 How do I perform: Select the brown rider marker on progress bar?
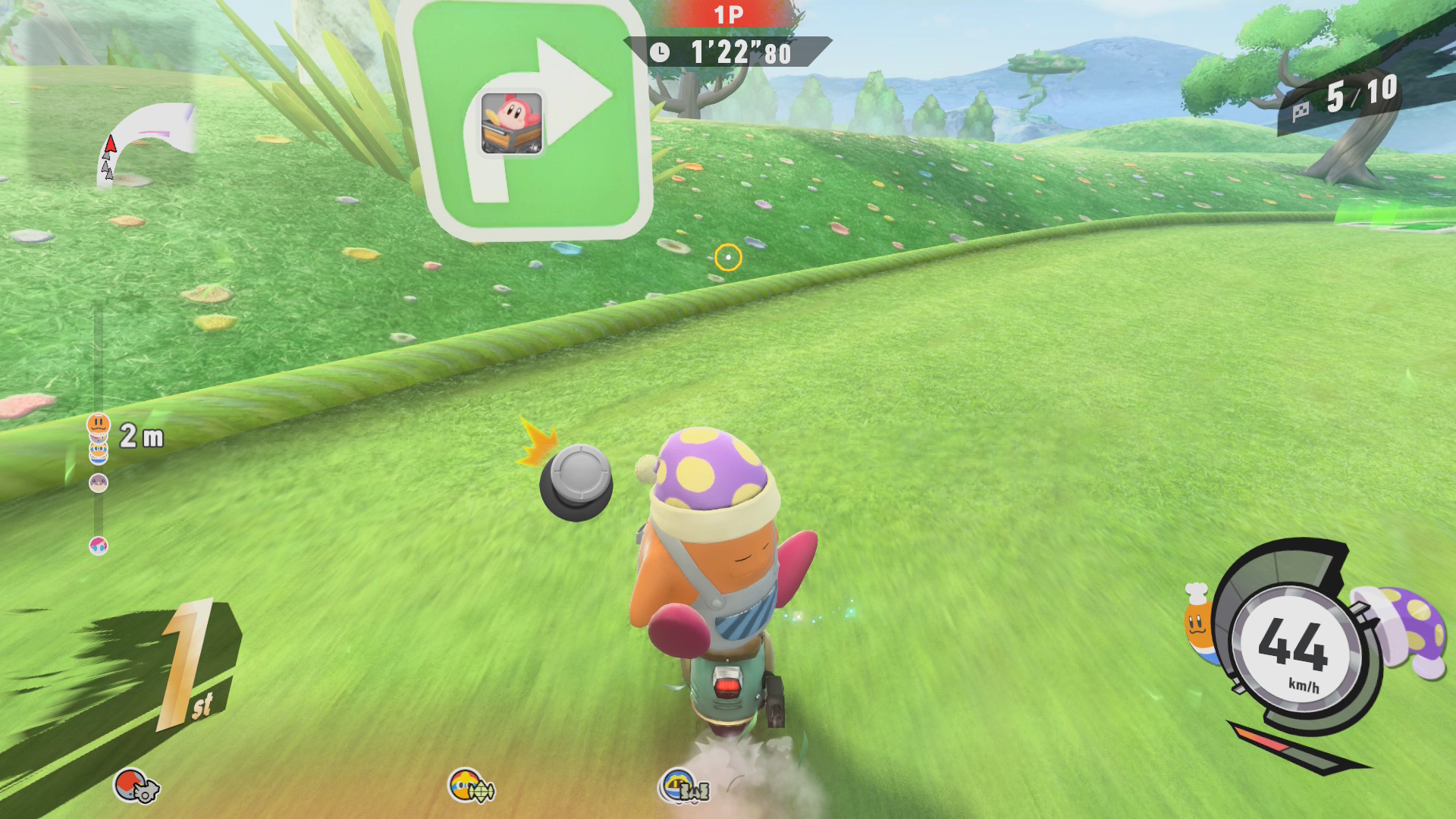point(99,482)
